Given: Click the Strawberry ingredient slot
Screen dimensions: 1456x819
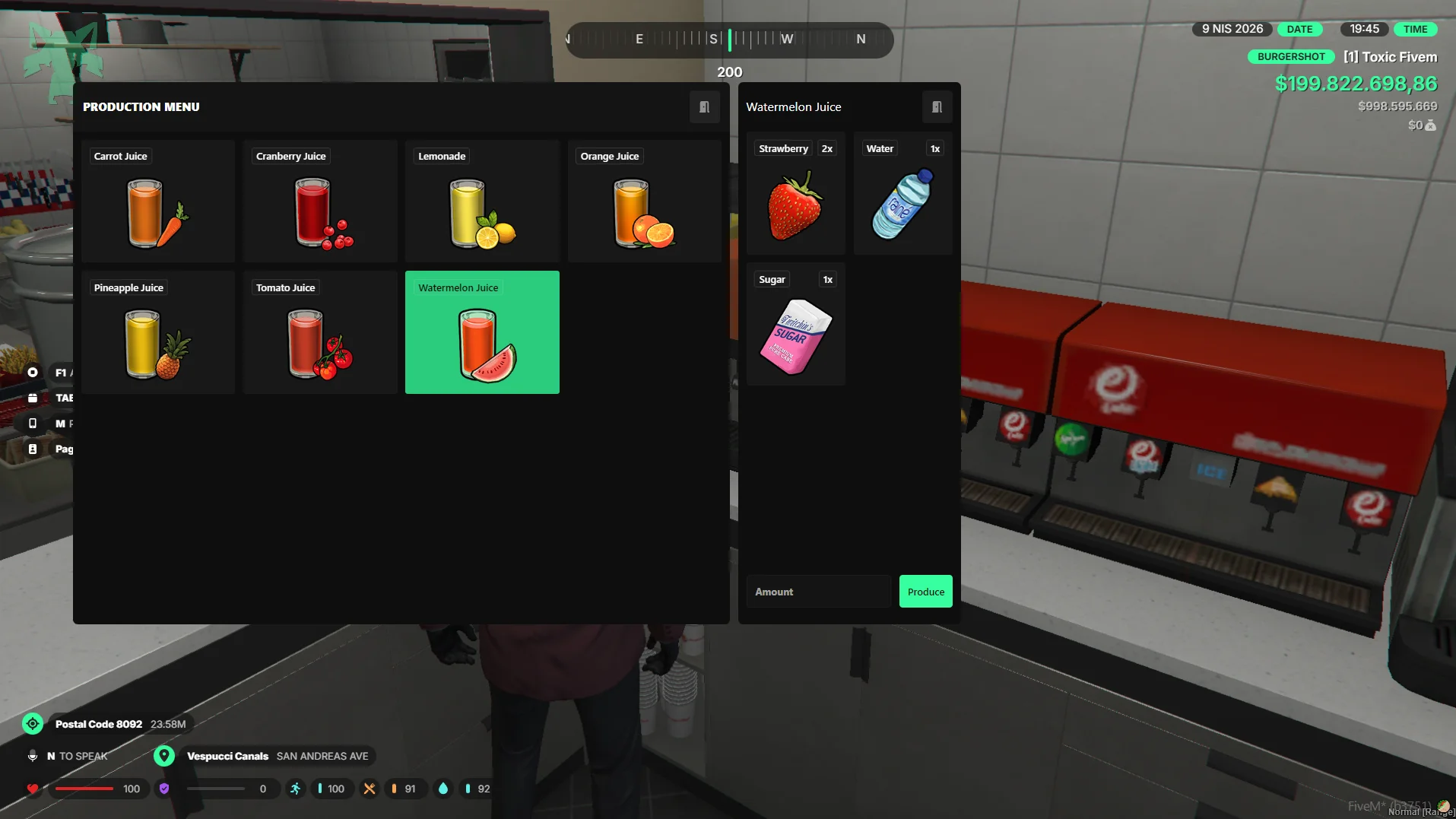Looking at the screenshot, I should pos(795,194).
